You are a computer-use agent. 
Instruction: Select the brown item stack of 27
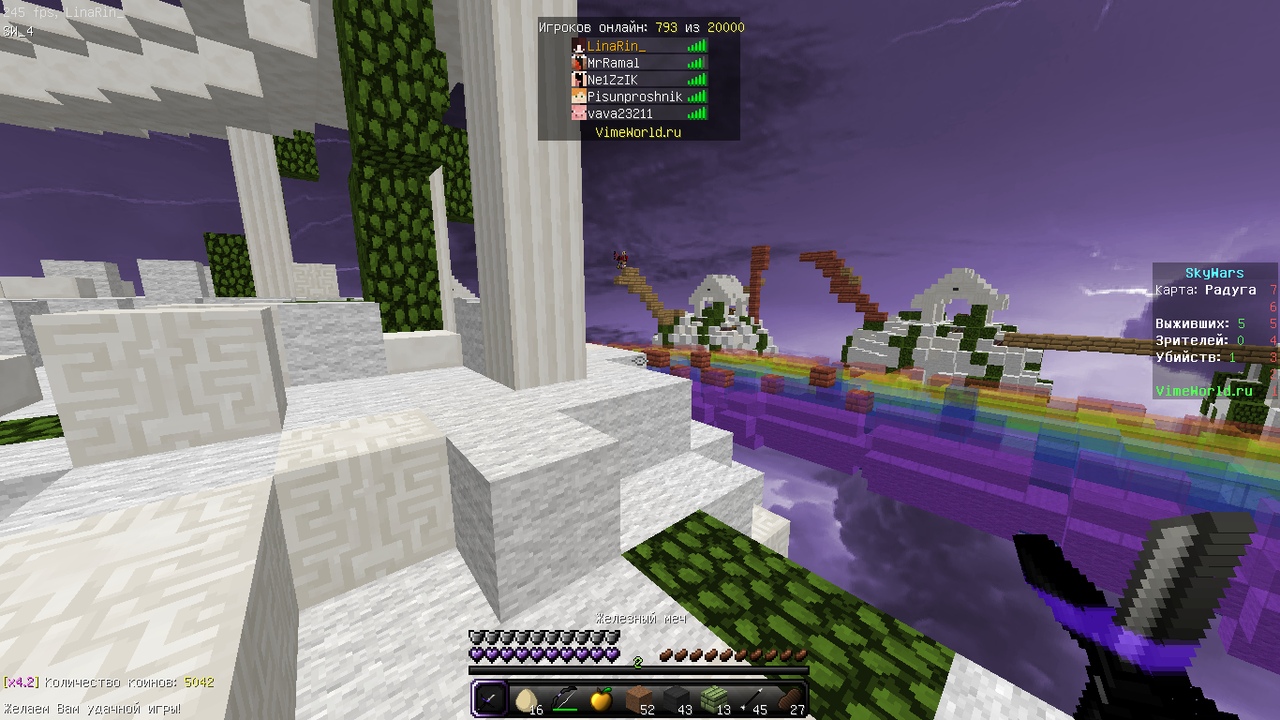click(x=789, y=699)
